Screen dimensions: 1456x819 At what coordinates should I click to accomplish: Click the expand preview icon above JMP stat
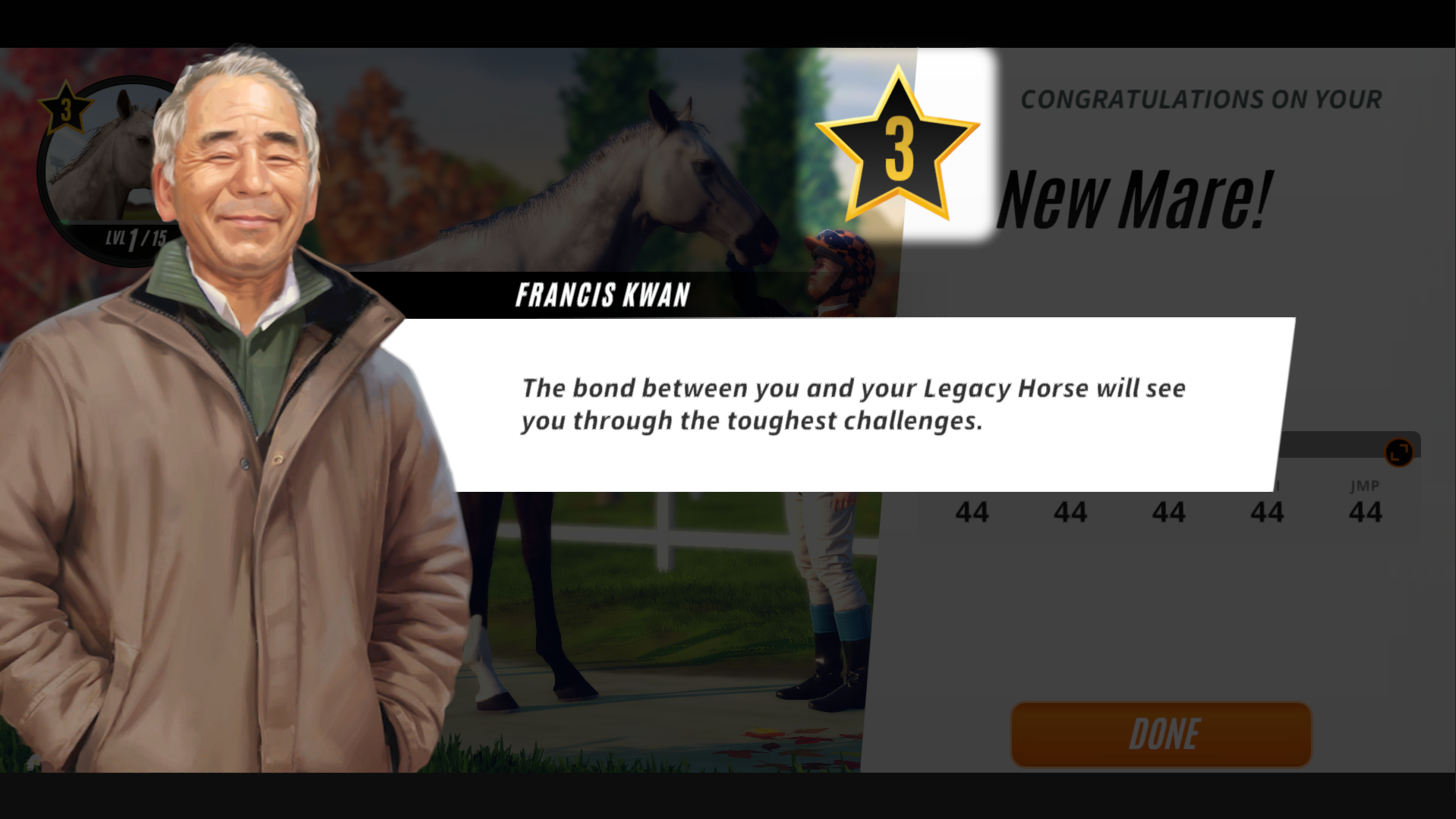click(x=1399, y=451)
